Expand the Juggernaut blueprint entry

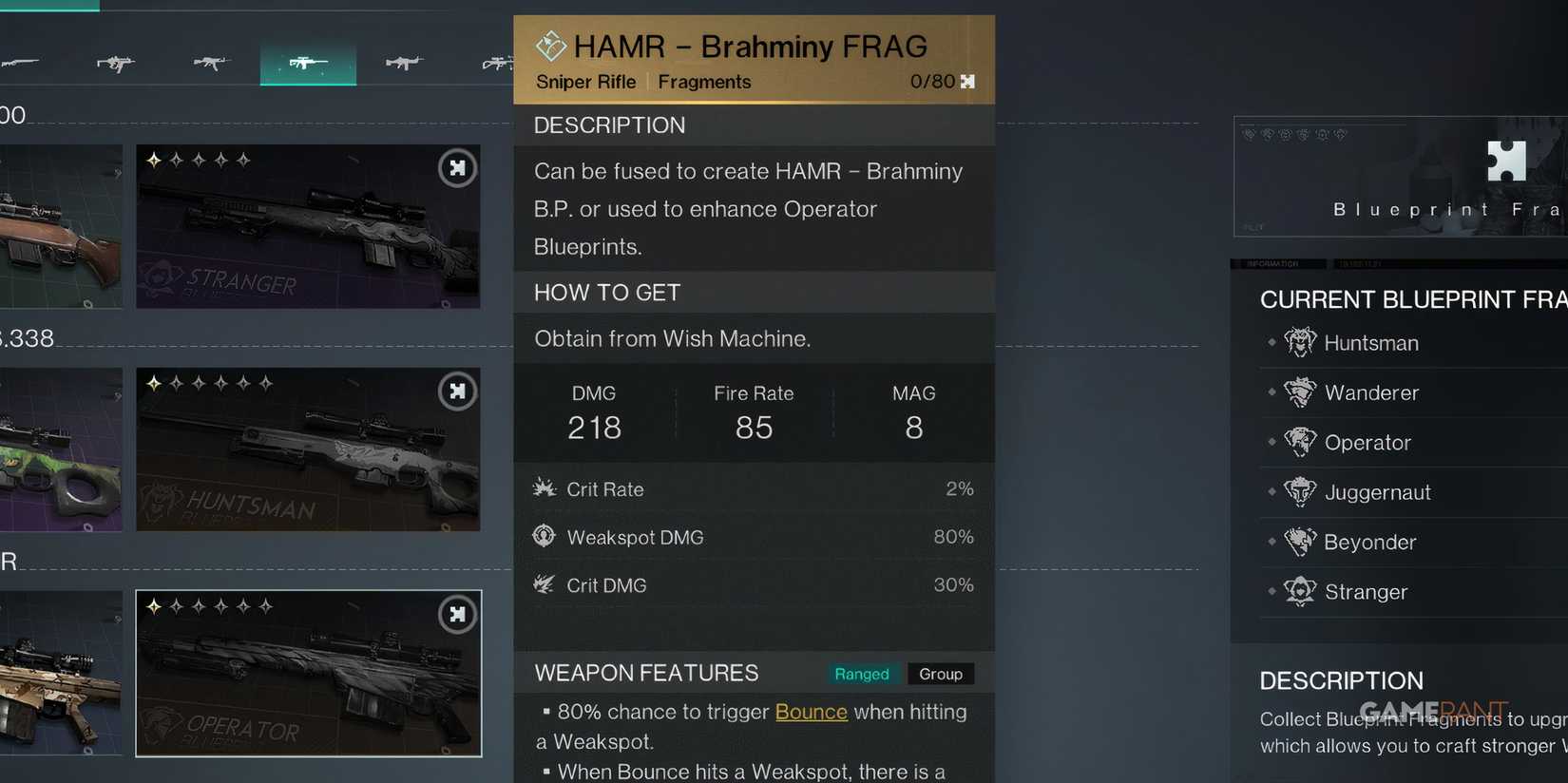click(x=1377, y=492)
